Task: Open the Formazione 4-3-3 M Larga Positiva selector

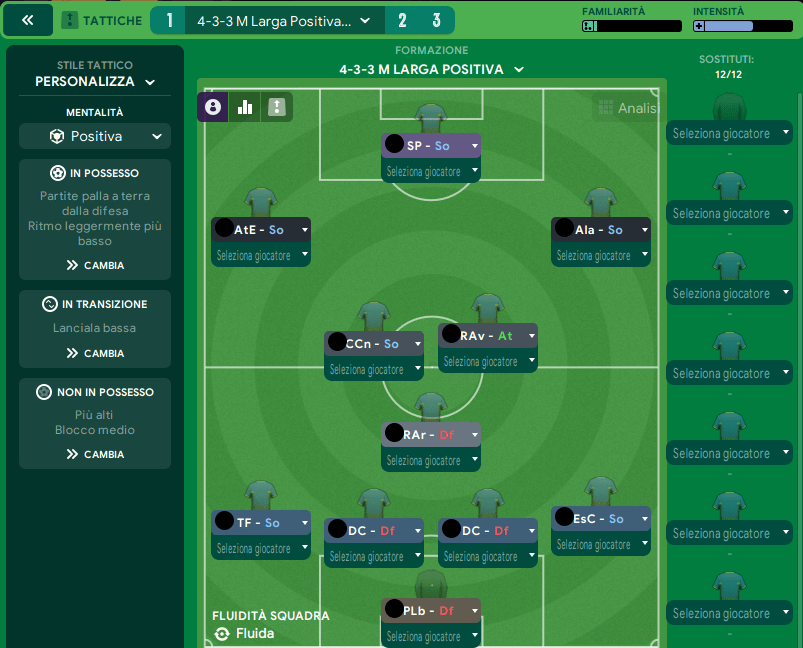Action: (430, 69)
